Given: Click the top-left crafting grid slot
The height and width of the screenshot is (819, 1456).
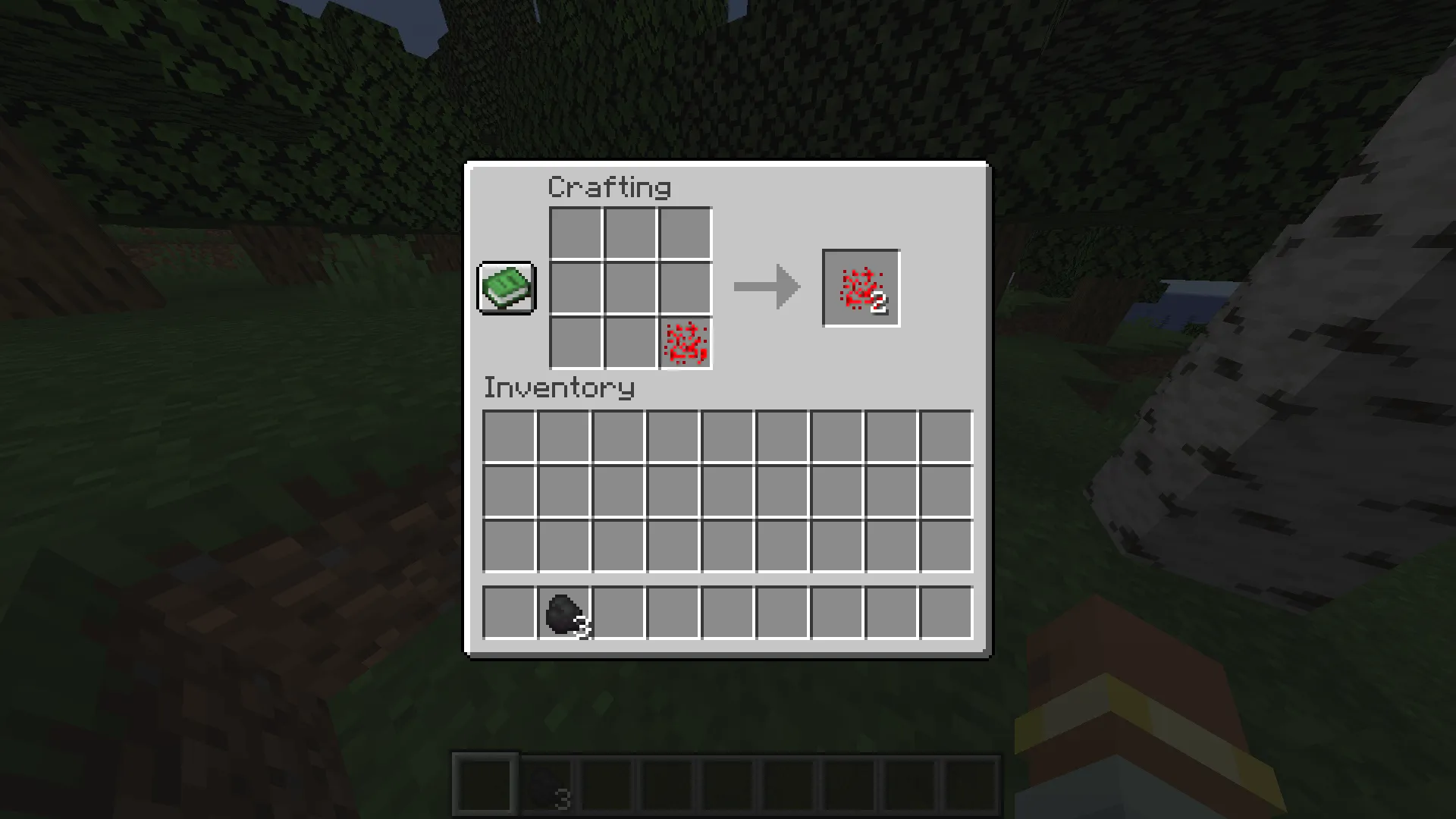Looking at the screenshot, I should 576,234.
